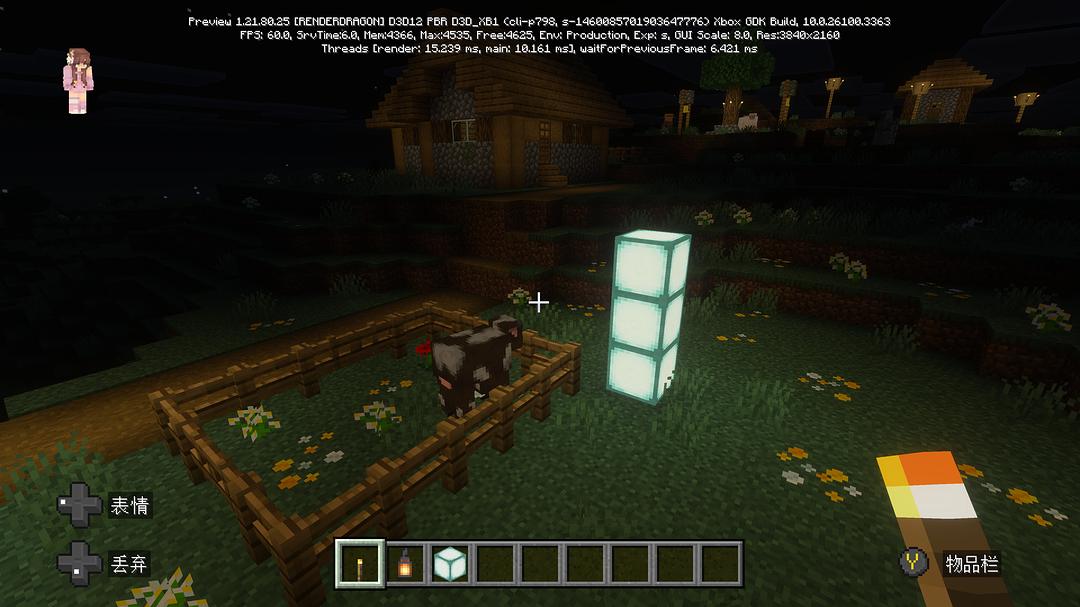Switch to the sea lantern block slot
The height and width of the screenshot is (607, 1080).
(x=450, y=564)
